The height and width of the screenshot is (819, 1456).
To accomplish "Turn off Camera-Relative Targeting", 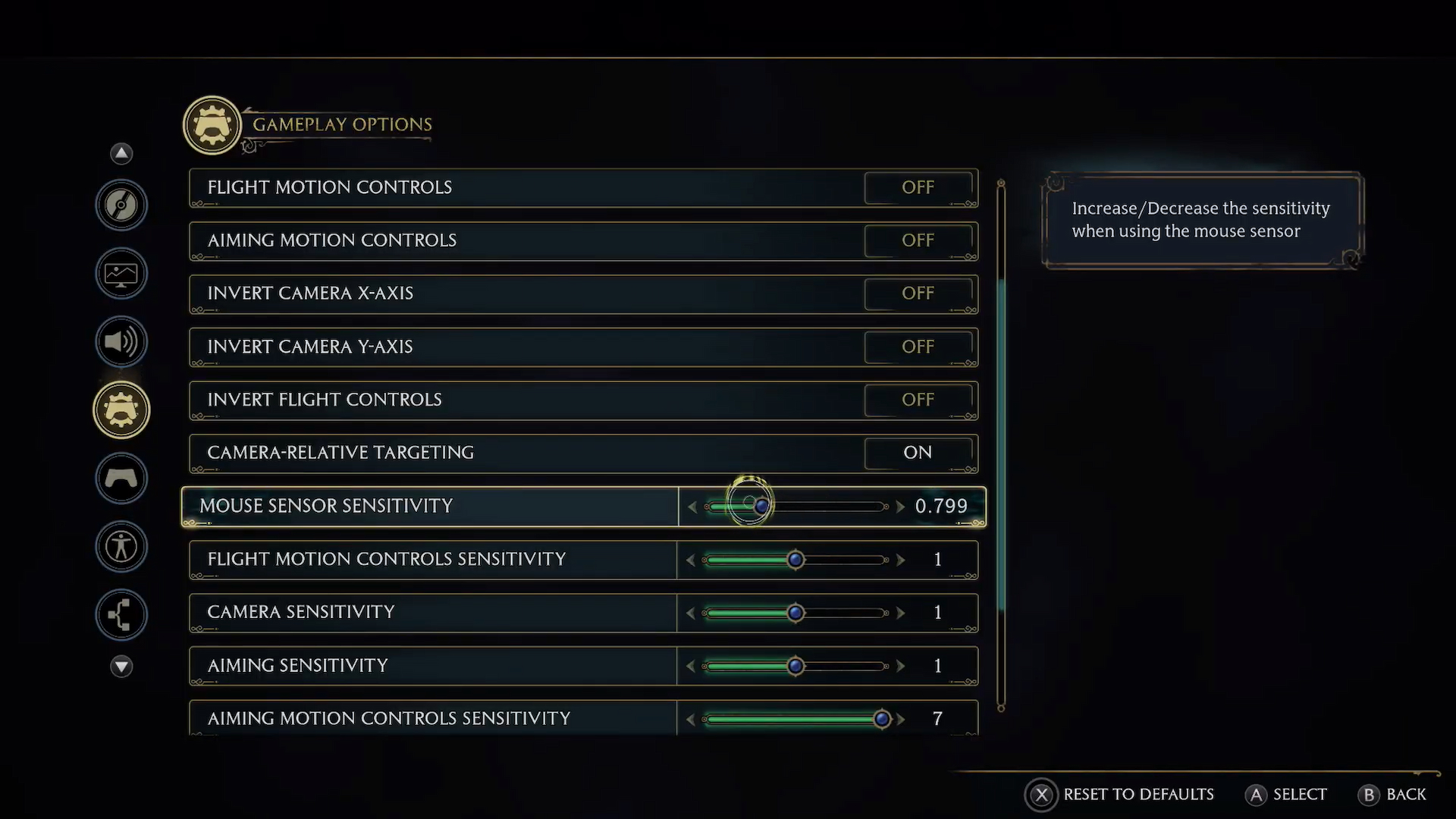I will coord(918,453).
